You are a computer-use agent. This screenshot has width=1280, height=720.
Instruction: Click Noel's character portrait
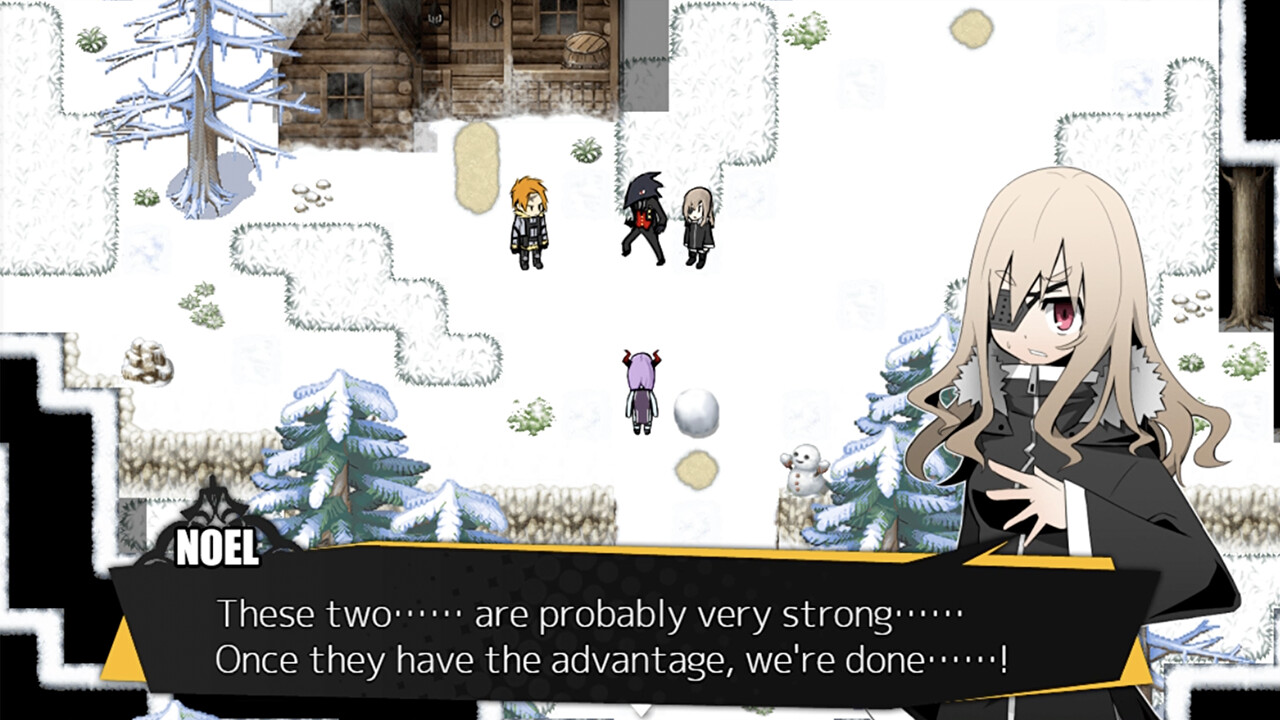click(1050, 400)
